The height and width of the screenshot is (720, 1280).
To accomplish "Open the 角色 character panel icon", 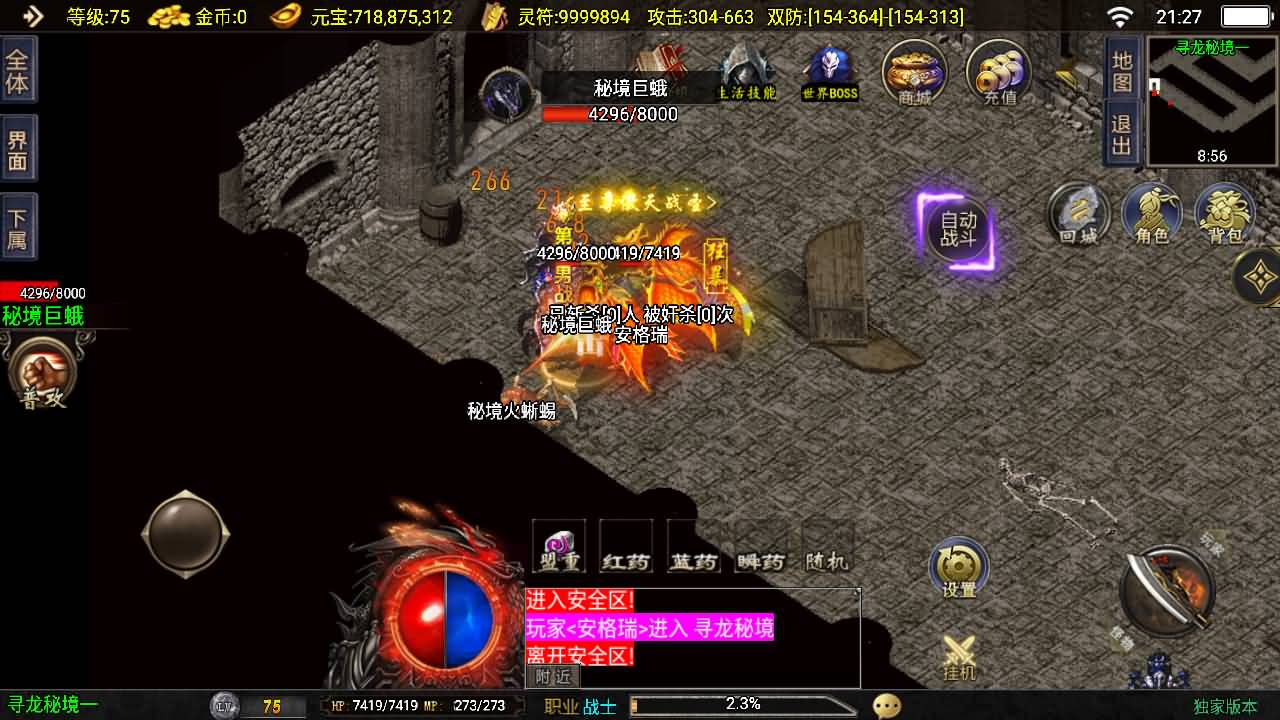I will click(1152, 213).
